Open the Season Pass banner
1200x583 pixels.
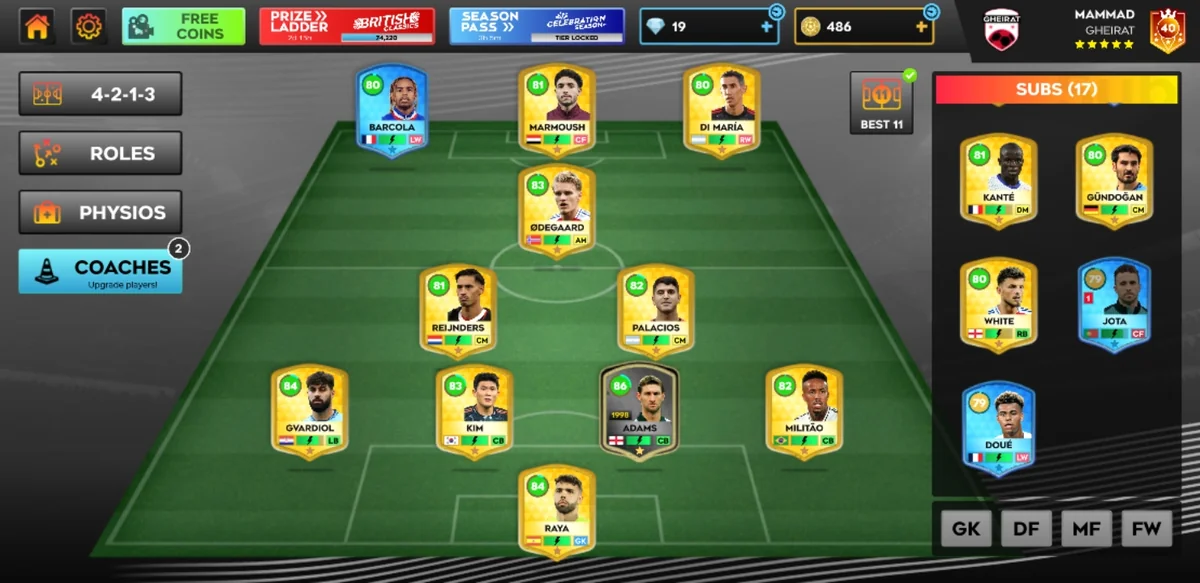(x=536, y=27)
